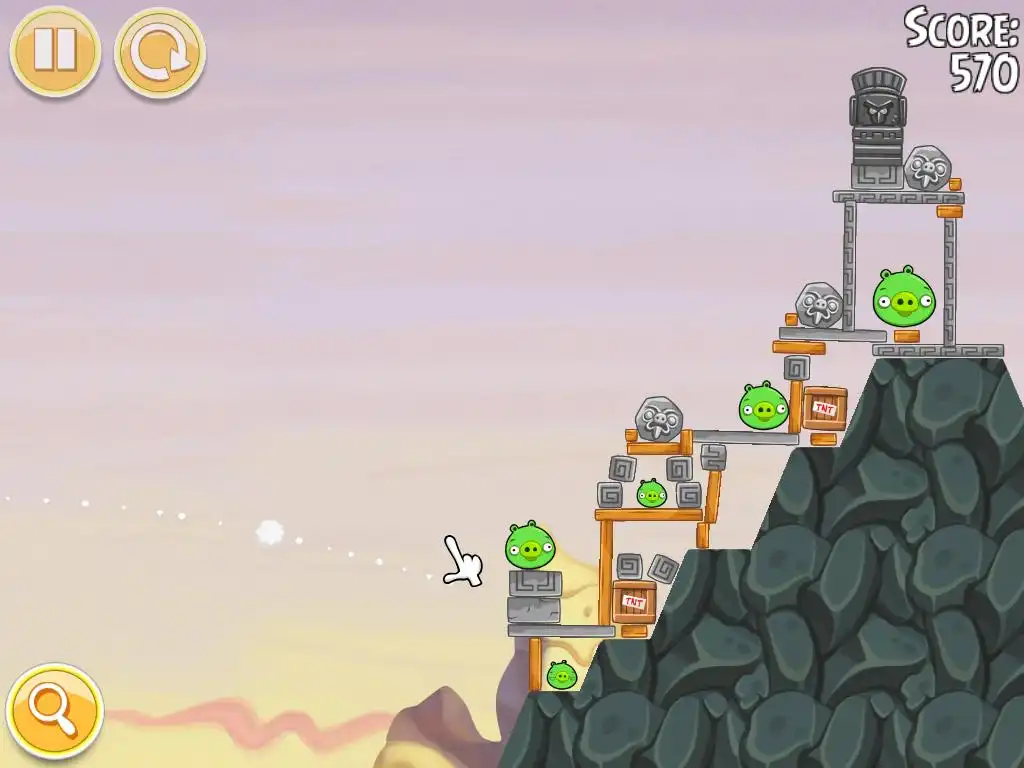Tap the magnifying glass zoom button

click(54, 711)
